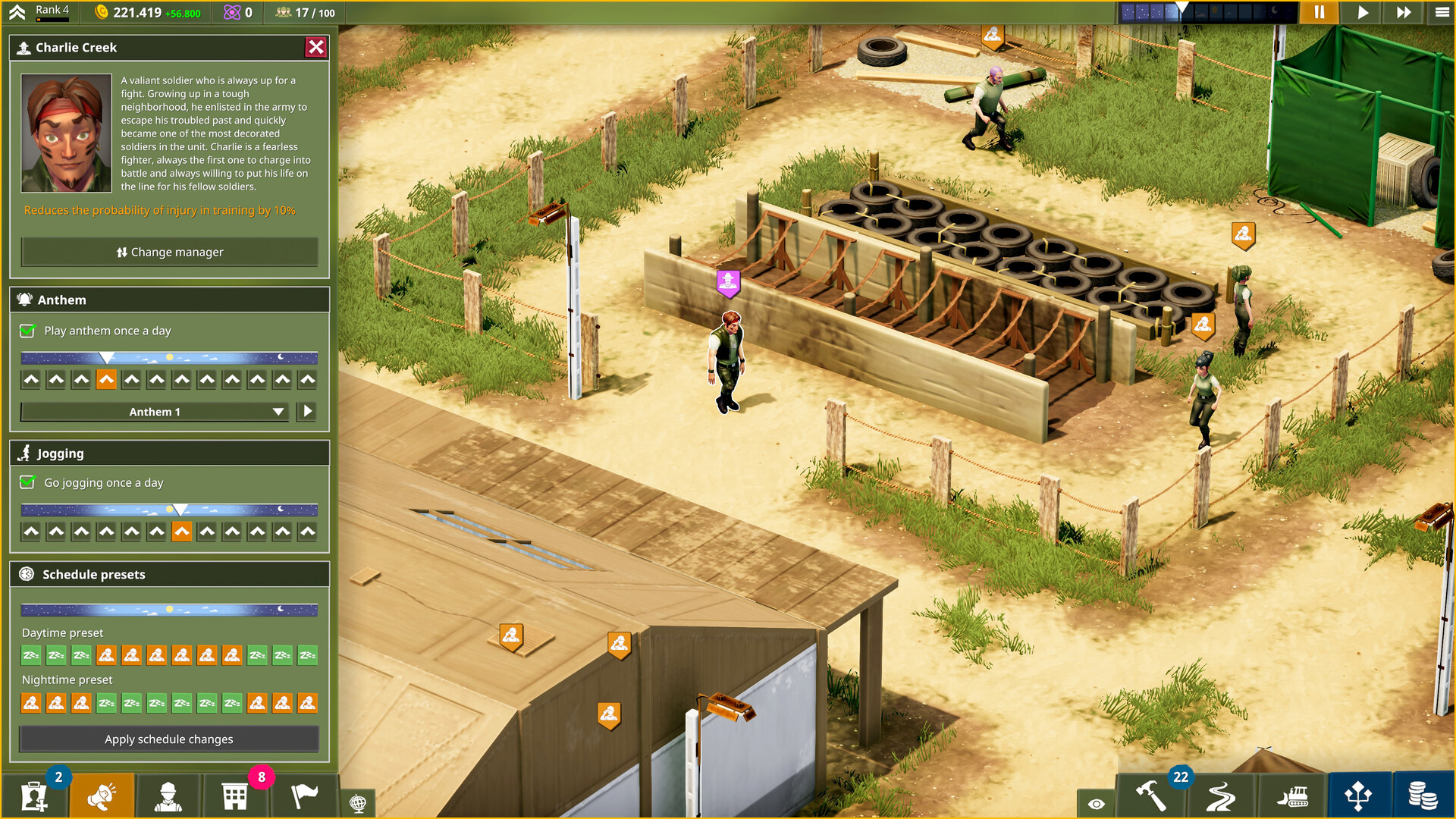Enable Play anthem once a day
1456x819 pixels.
pyautogui.click(x=25, y=331)
